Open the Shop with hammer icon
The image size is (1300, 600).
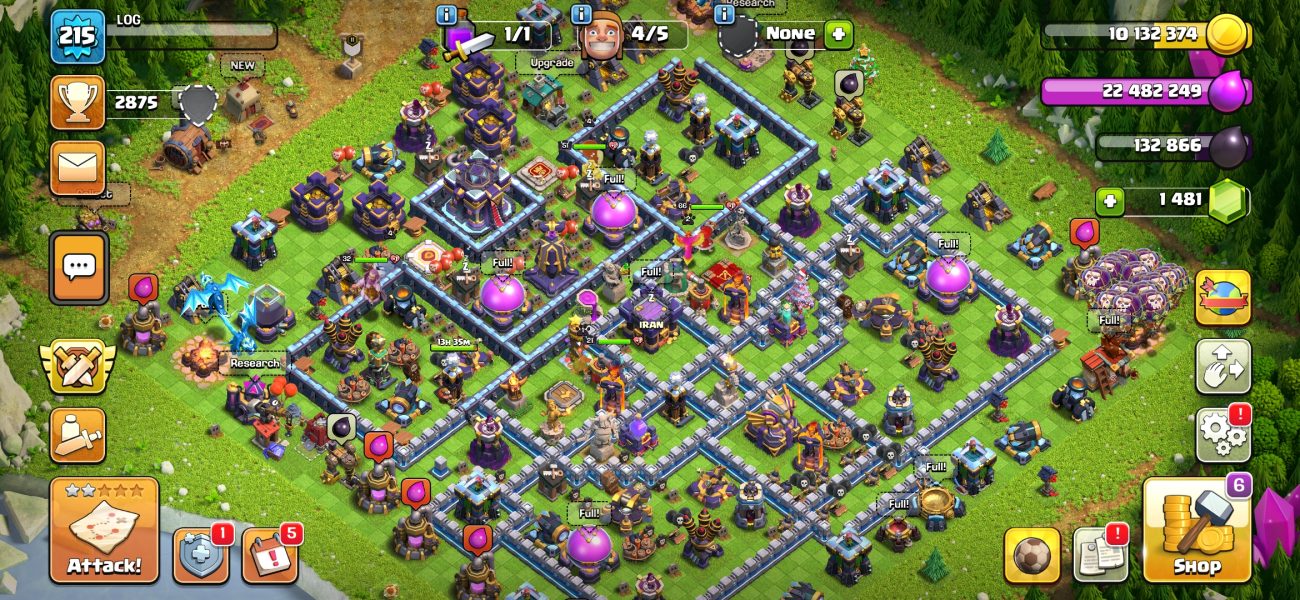[x=1197, y=531]
